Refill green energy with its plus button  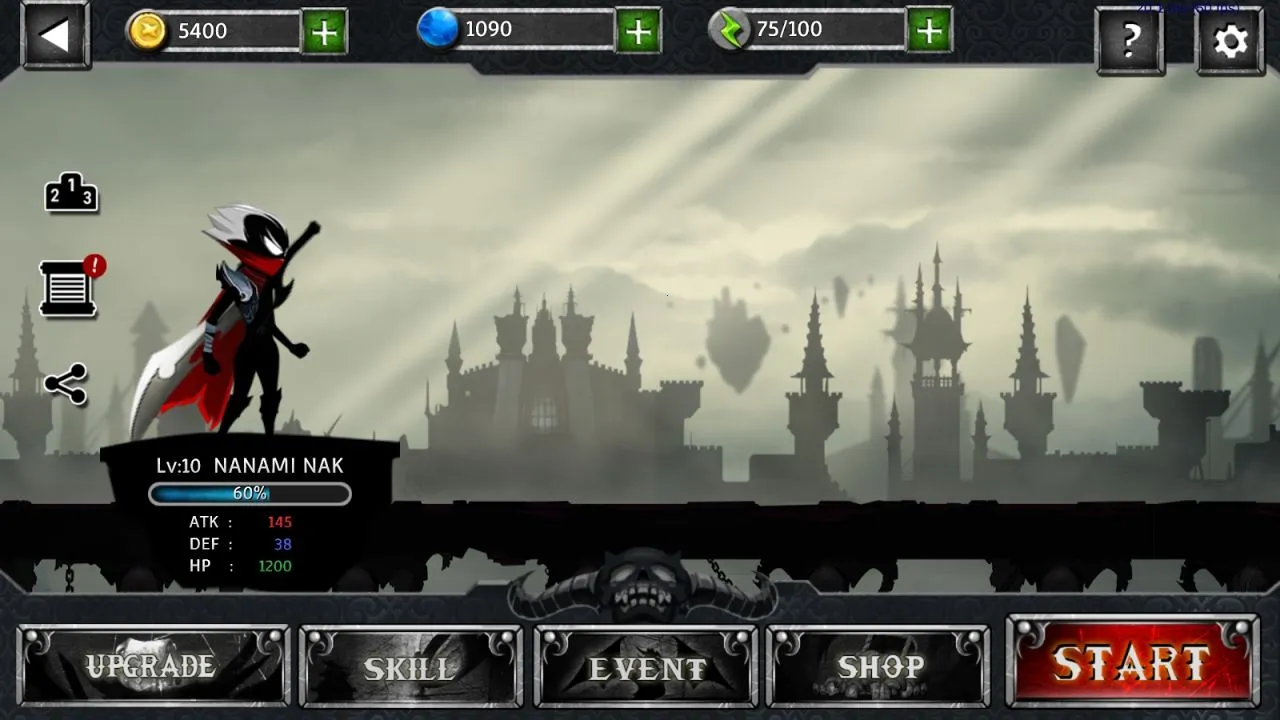click(929, 32)
